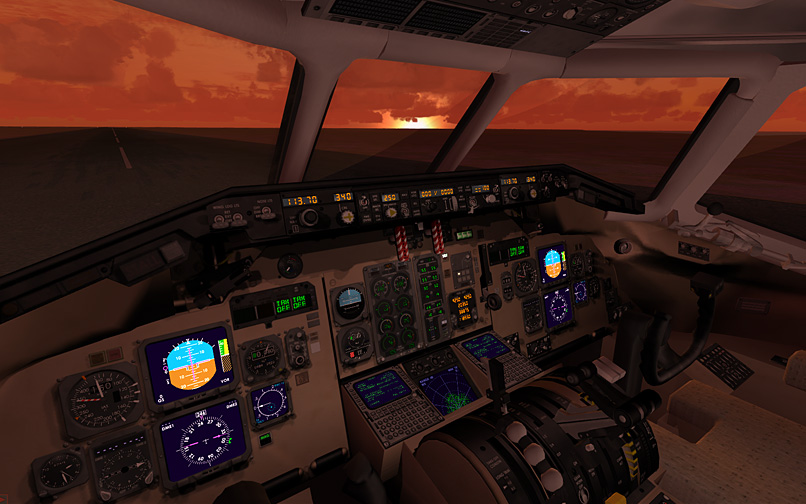The image size is (806, 504).
Task: Click the left red-striped engine fire handle
Action: (x=404, y=243)
